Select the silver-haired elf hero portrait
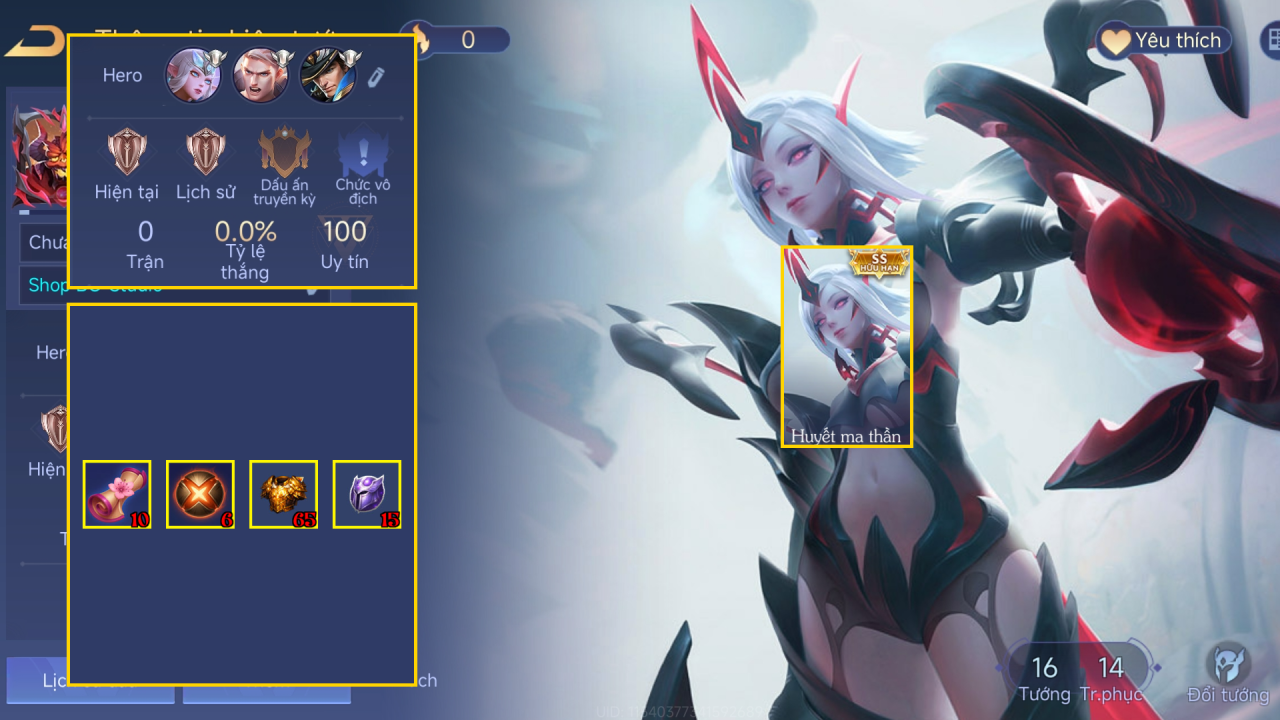The height and width of the screenshot is (720, 1280). point(193,76)
